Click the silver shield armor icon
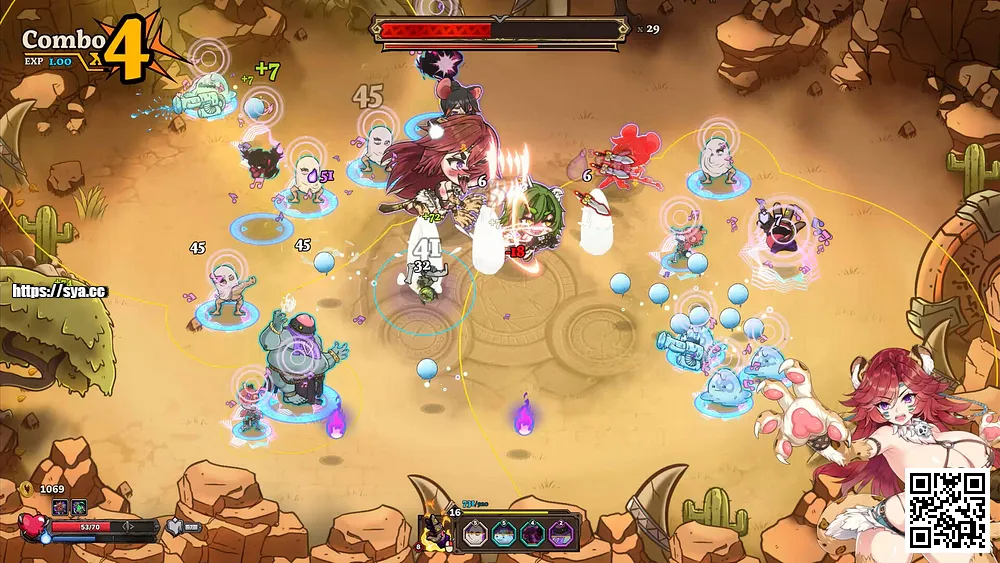Image resolution: width=1000 pixels, height=563 pixels. point(172,526)
